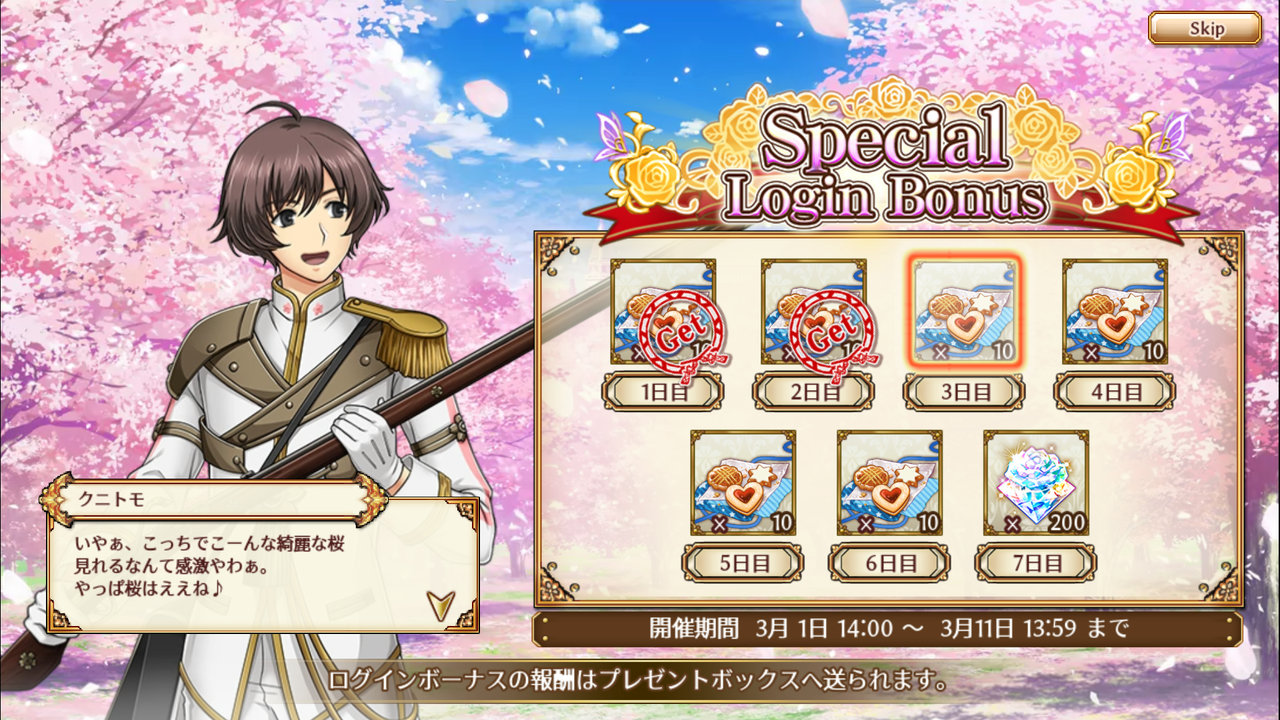Skip the login bonus scene
The width and height of the screenshot is (1280, 720).
tap(1204, 28)
